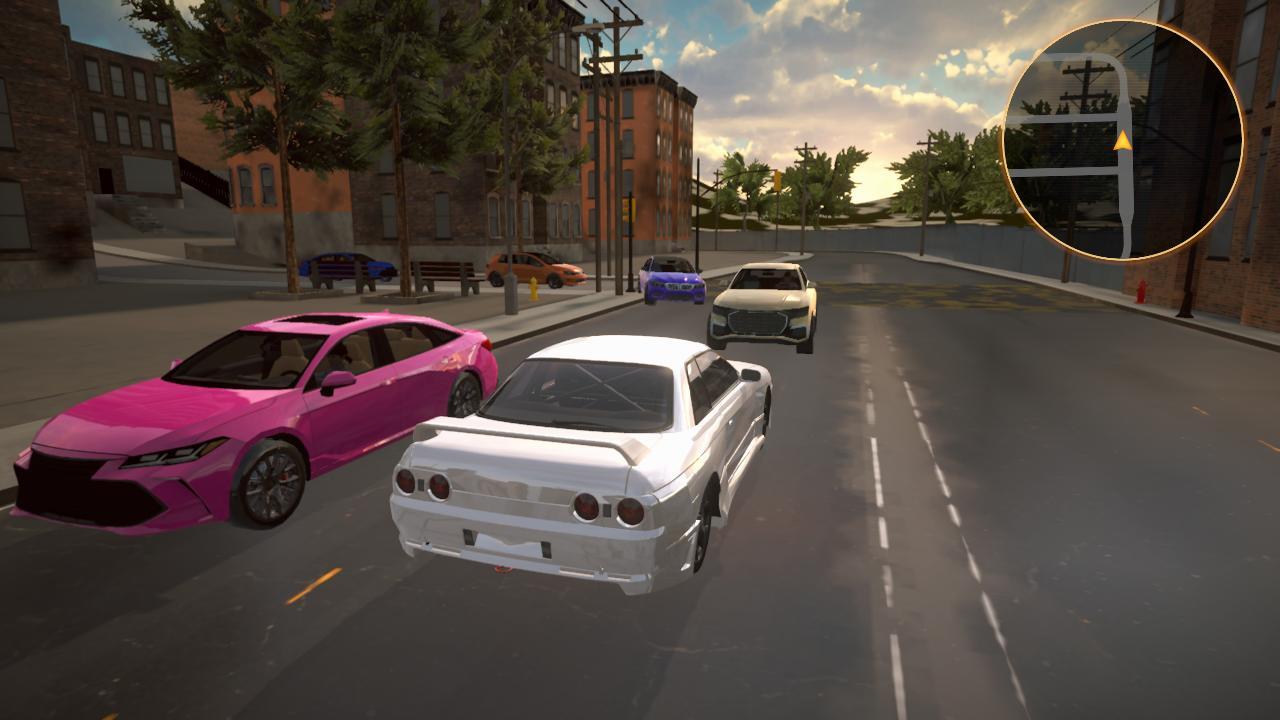Screen dimensions: 1280x720
Task: Click the player arrow on the minimap
Action: coord(1122,140)
